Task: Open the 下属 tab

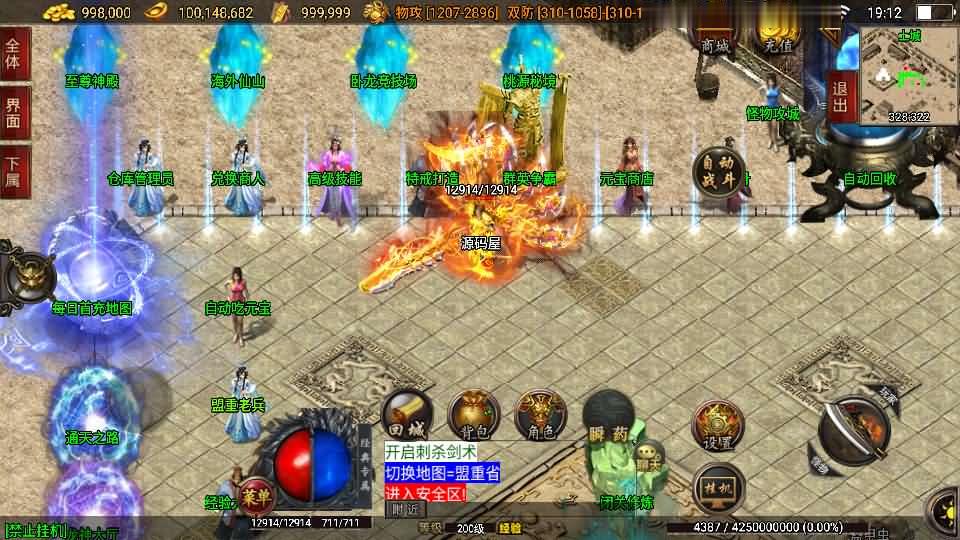Action: pos(13,170)
